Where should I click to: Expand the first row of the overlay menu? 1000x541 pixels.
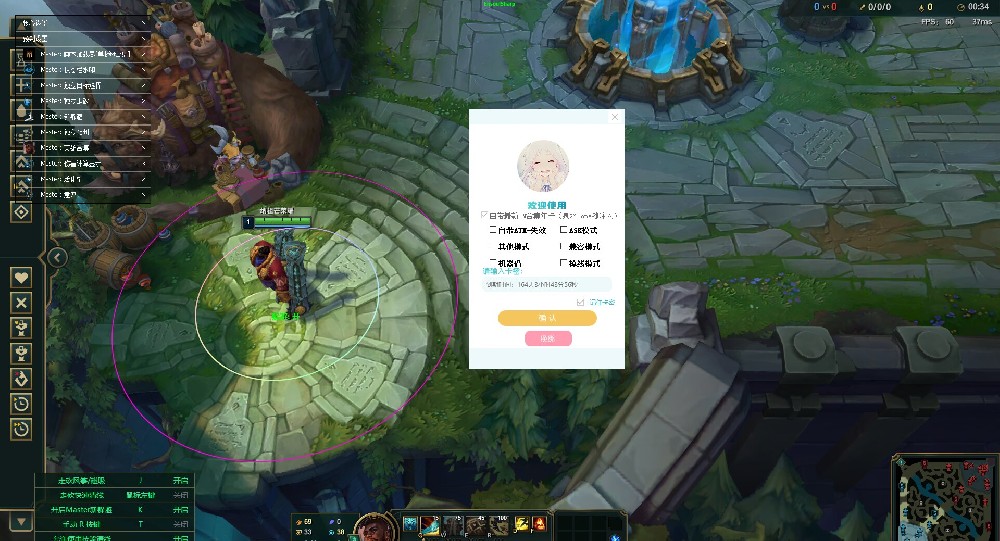(x=143, y=22)
